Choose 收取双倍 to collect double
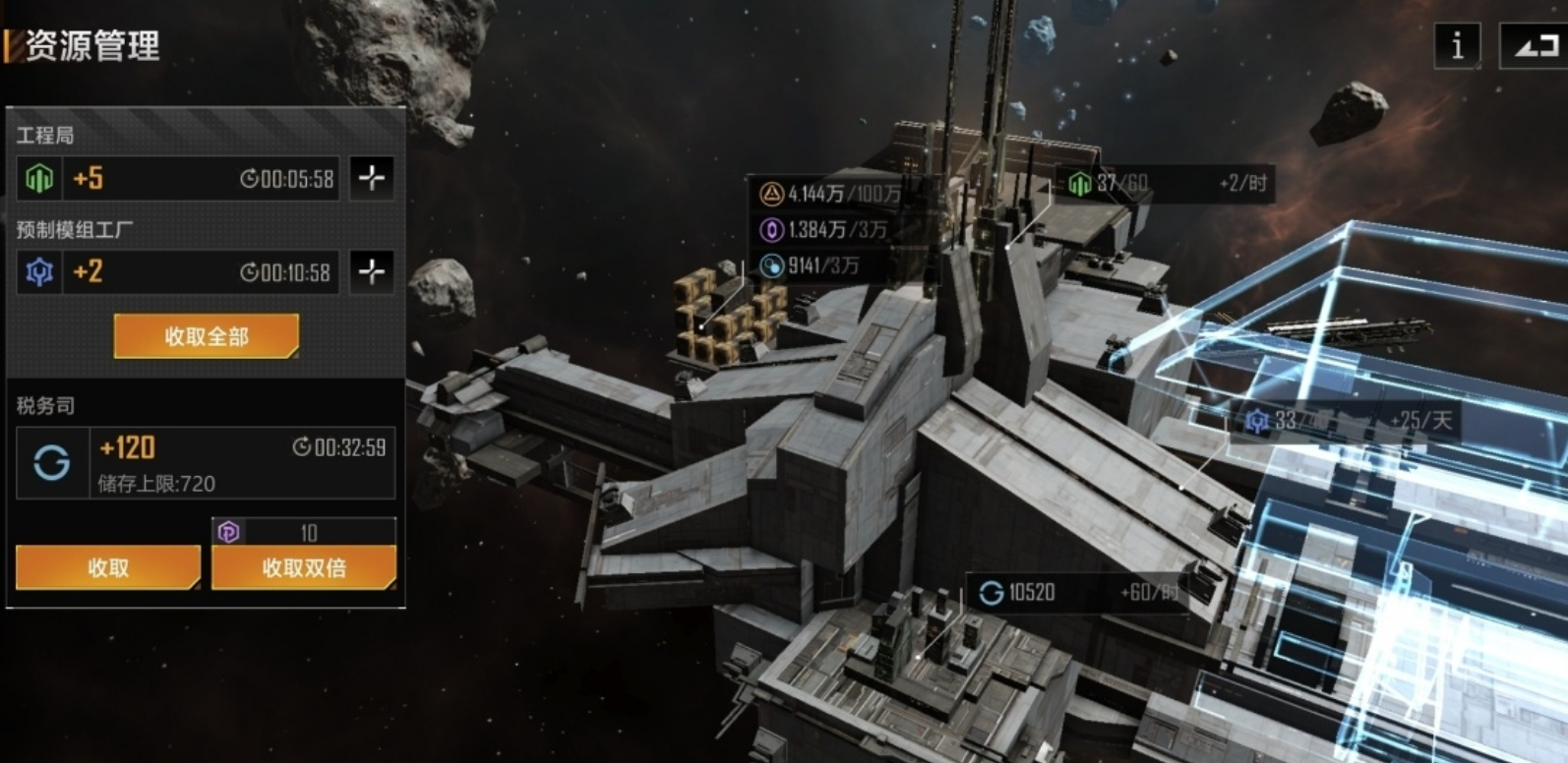Viewport: 1568px width, 763px height. click(304, 567)
